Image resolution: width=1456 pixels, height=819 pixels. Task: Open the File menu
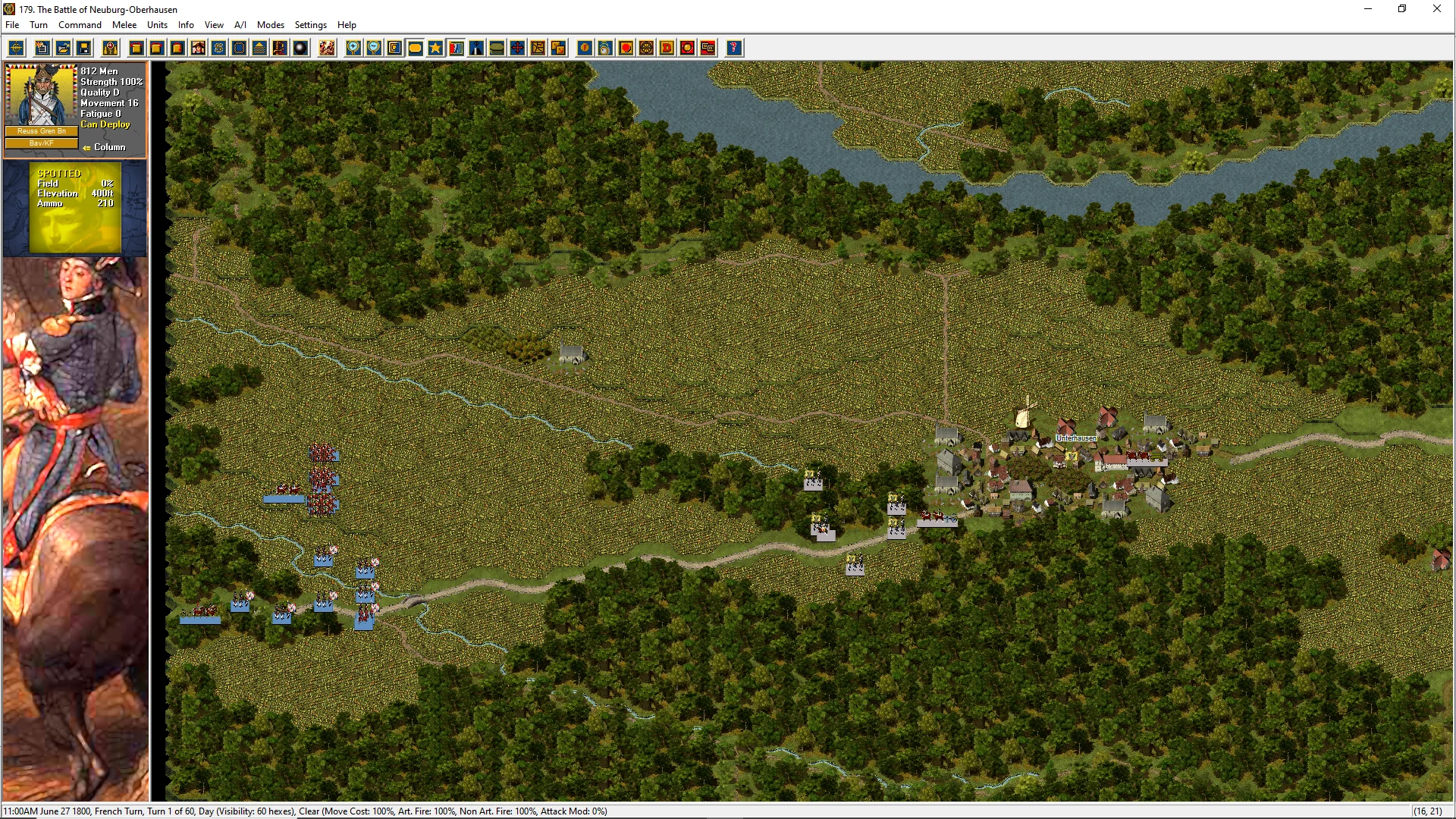click(x=12, y=25)
